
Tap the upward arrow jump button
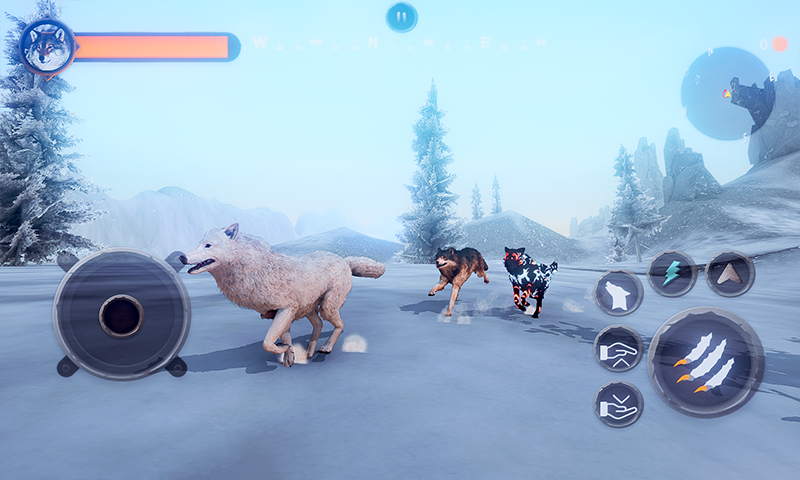pyautogui.click(x=730, y=273)
